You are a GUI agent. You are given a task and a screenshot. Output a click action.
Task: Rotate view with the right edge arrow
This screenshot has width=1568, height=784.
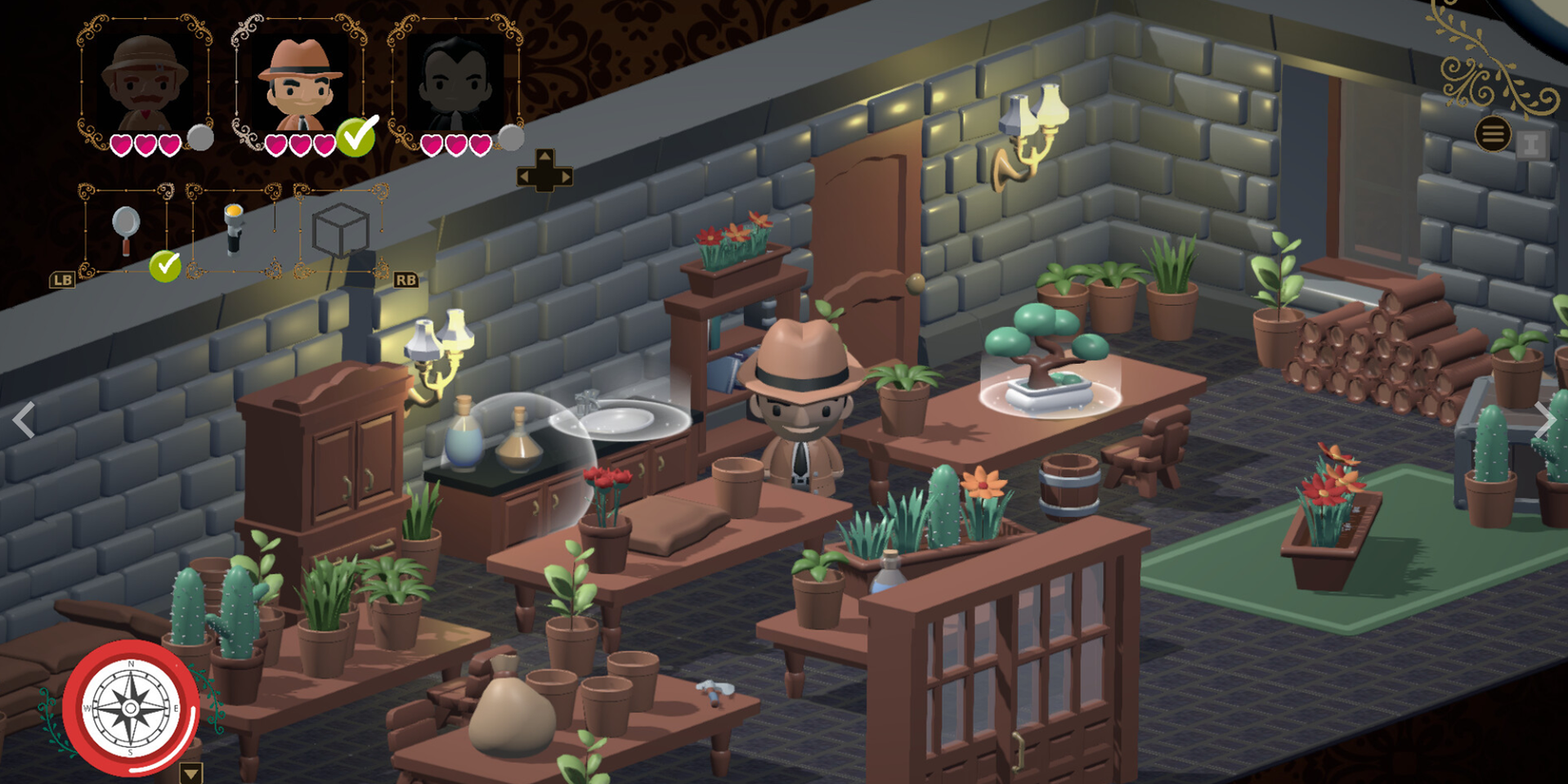[1544, 420]
